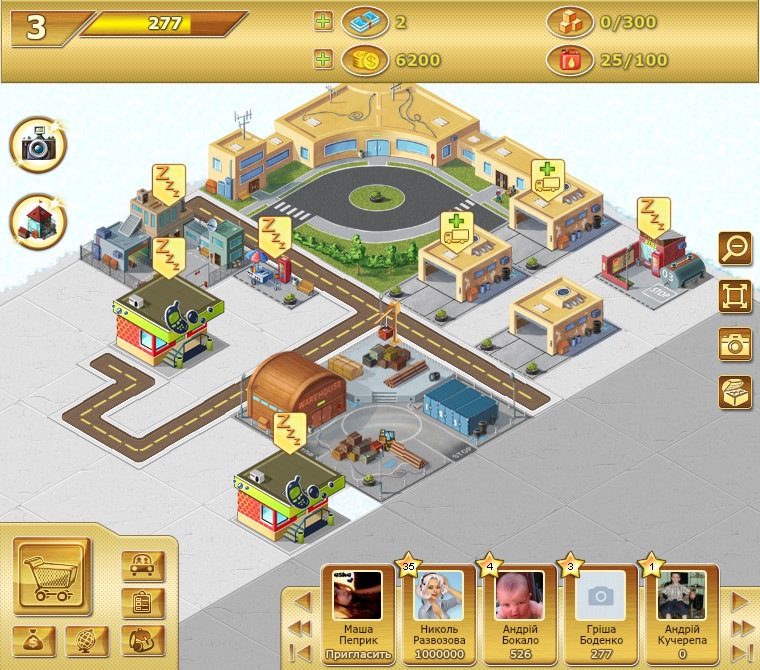Open the backpack inventory
The image size is (760, 670).
click(142, 640)
